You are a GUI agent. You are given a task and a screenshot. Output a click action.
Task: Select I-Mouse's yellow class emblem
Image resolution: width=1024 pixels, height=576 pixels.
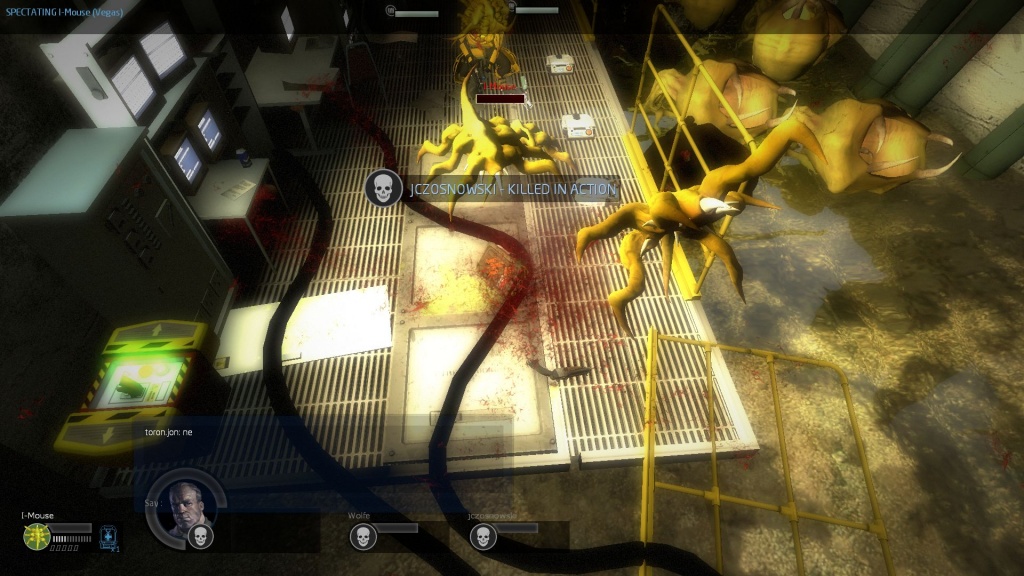(x=36, y=535)
